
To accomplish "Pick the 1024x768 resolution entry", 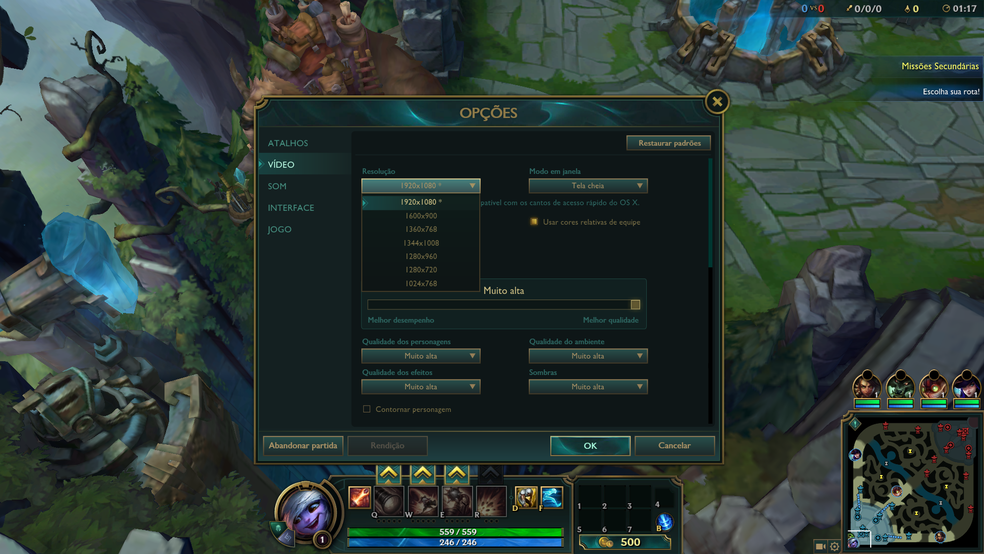I will pos(420,284).
